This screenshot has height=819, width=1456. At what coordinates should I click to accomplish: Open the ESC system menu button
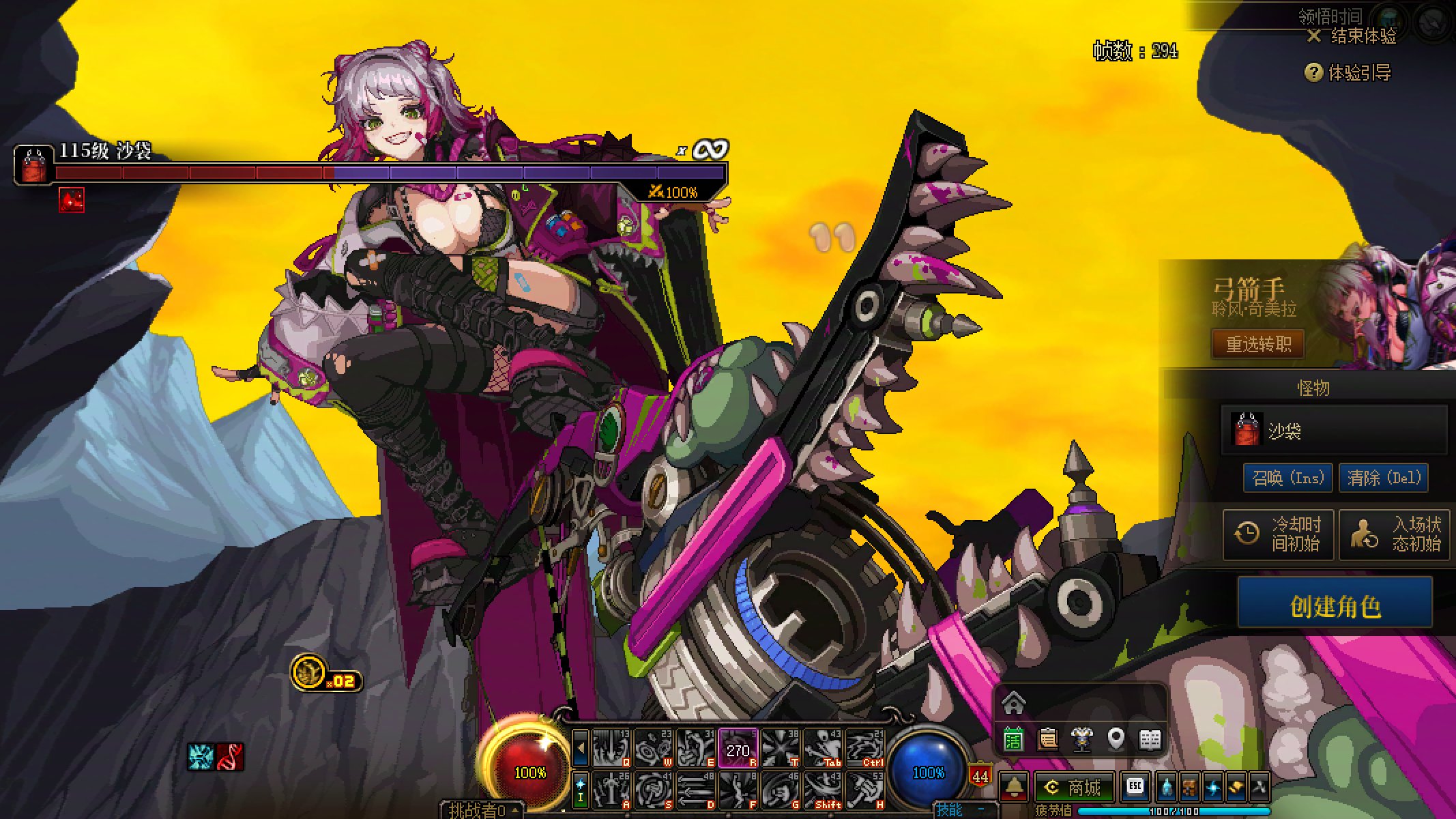pos(1135,786)
